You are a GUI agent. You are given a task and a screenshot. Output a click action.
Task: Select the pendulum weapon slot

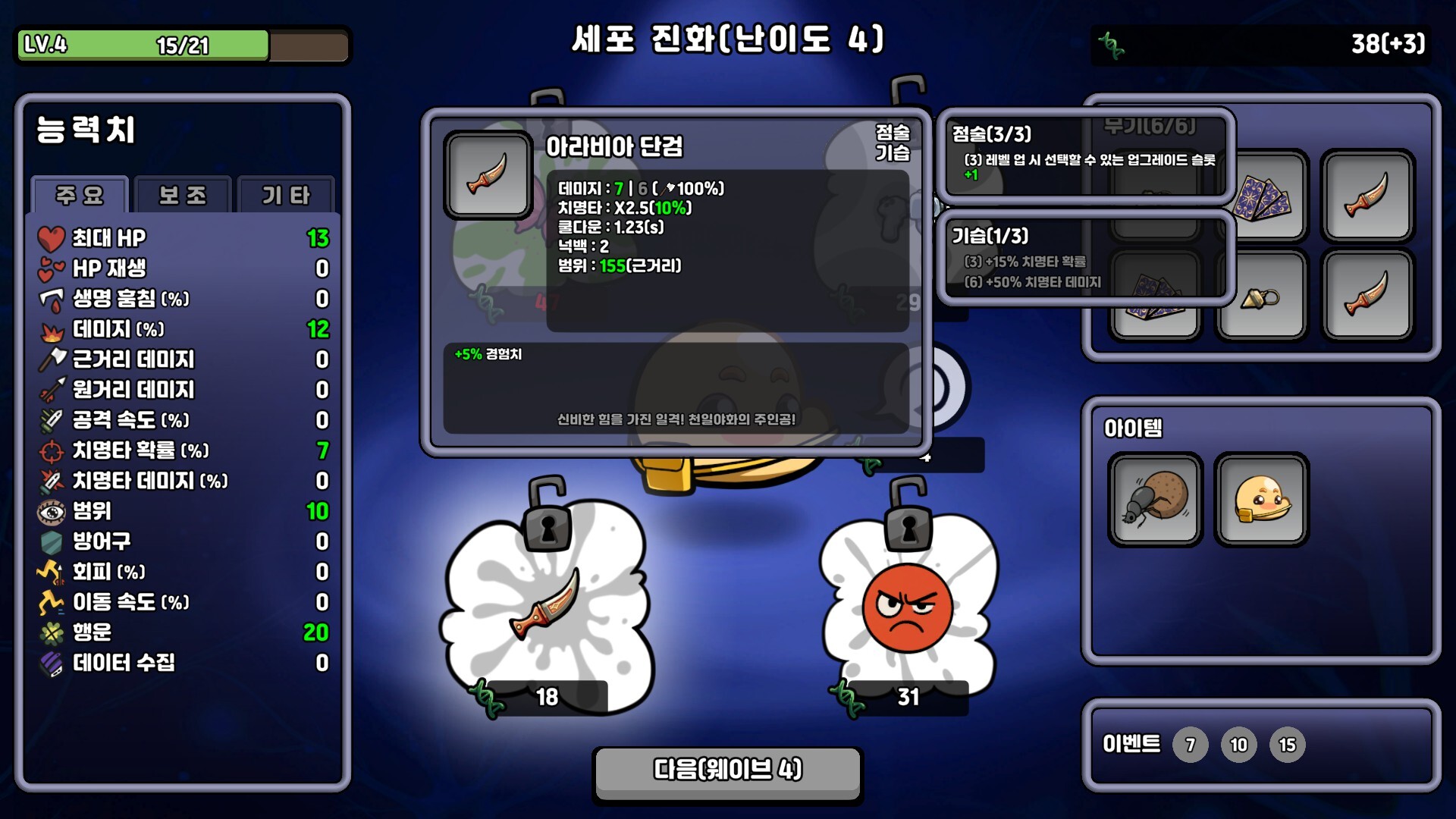[x=1262, y=295]
